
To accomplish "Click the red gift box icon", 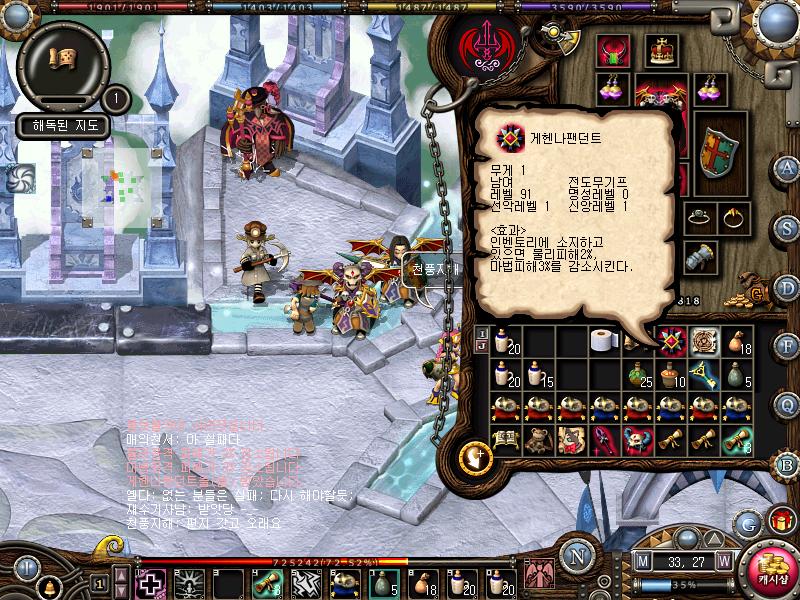I will (x=780, y=519).
